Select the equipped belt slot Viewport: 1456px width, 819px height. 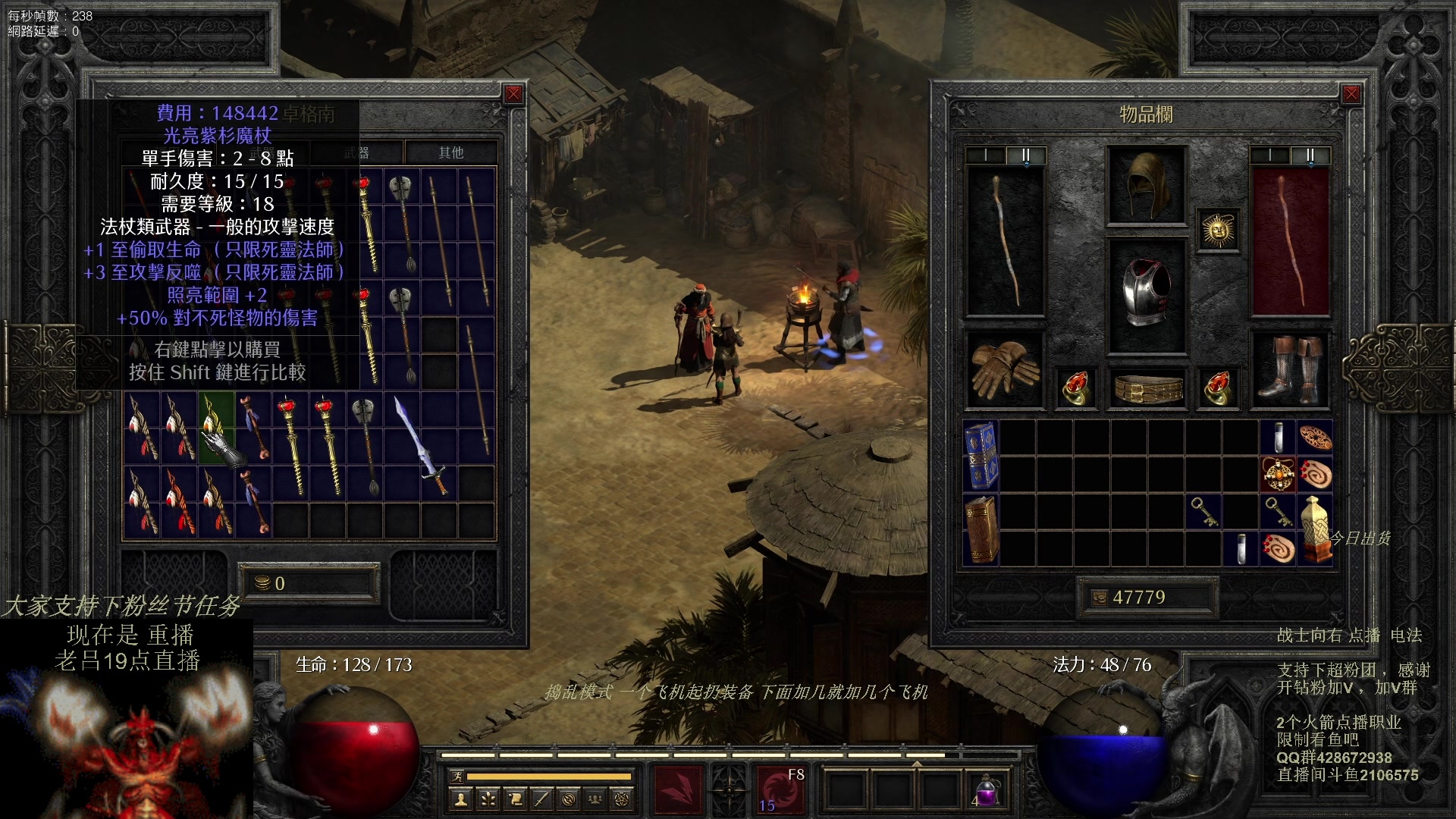(1146, 388)
